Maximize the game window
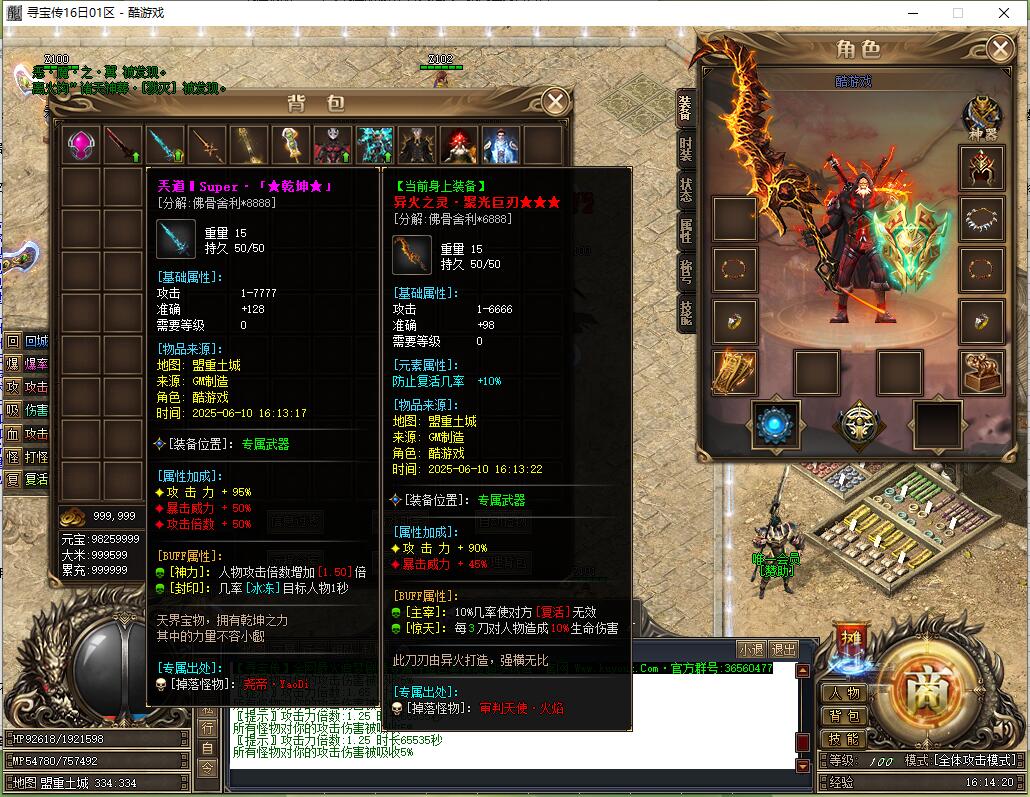 pyautogui.click(x=957, y=13)
